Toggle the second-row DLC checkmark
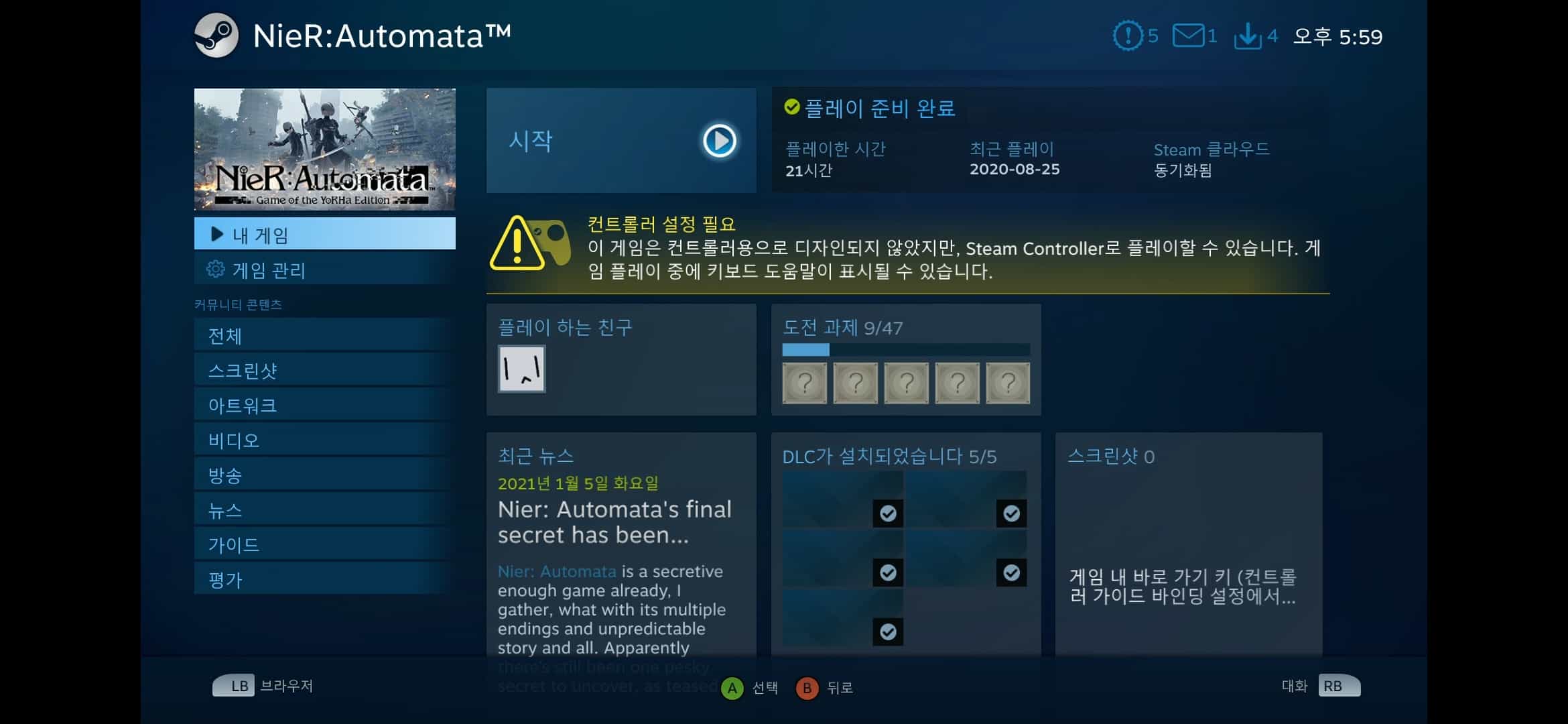This screenshot has height=724, width=1568. (889, 572)
